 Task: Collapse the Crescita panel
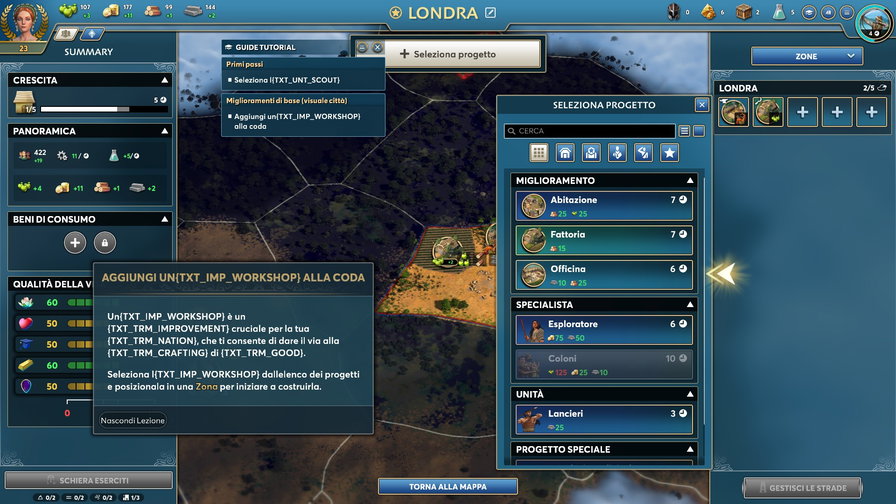(x=164, y=80)
